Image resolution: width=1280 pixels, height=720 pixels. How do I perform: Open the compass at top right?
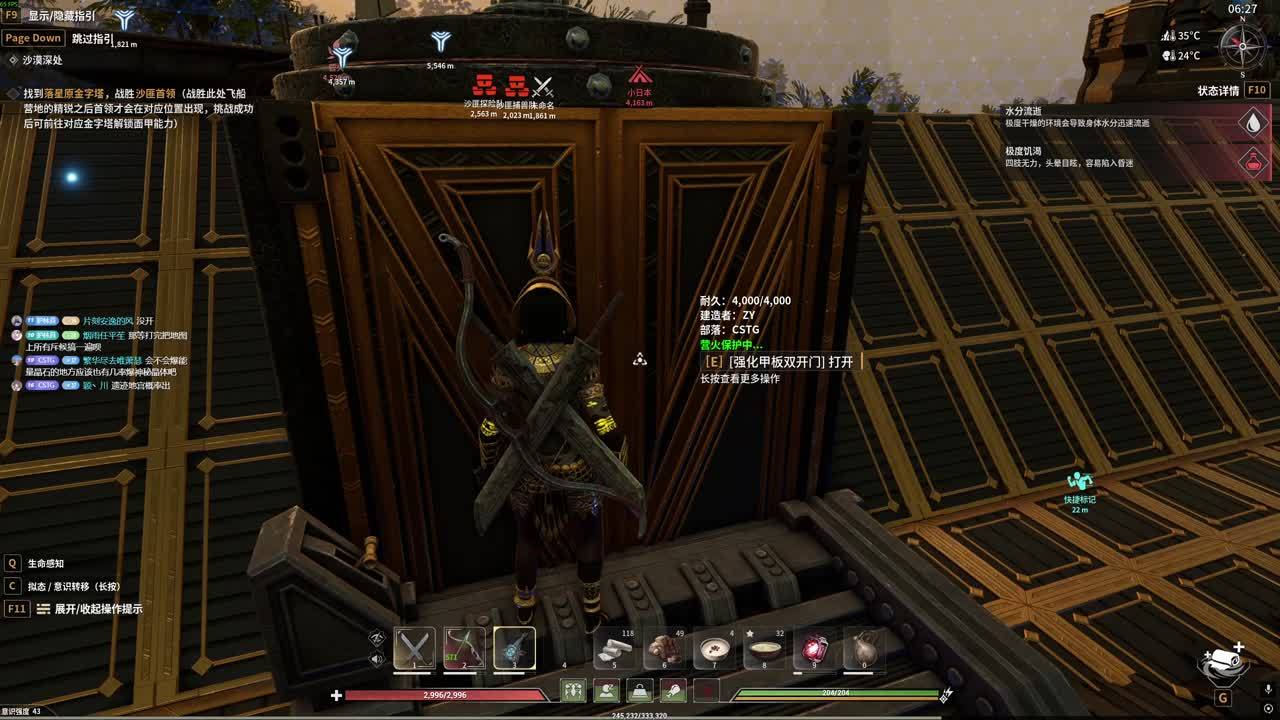(1243, 46)
